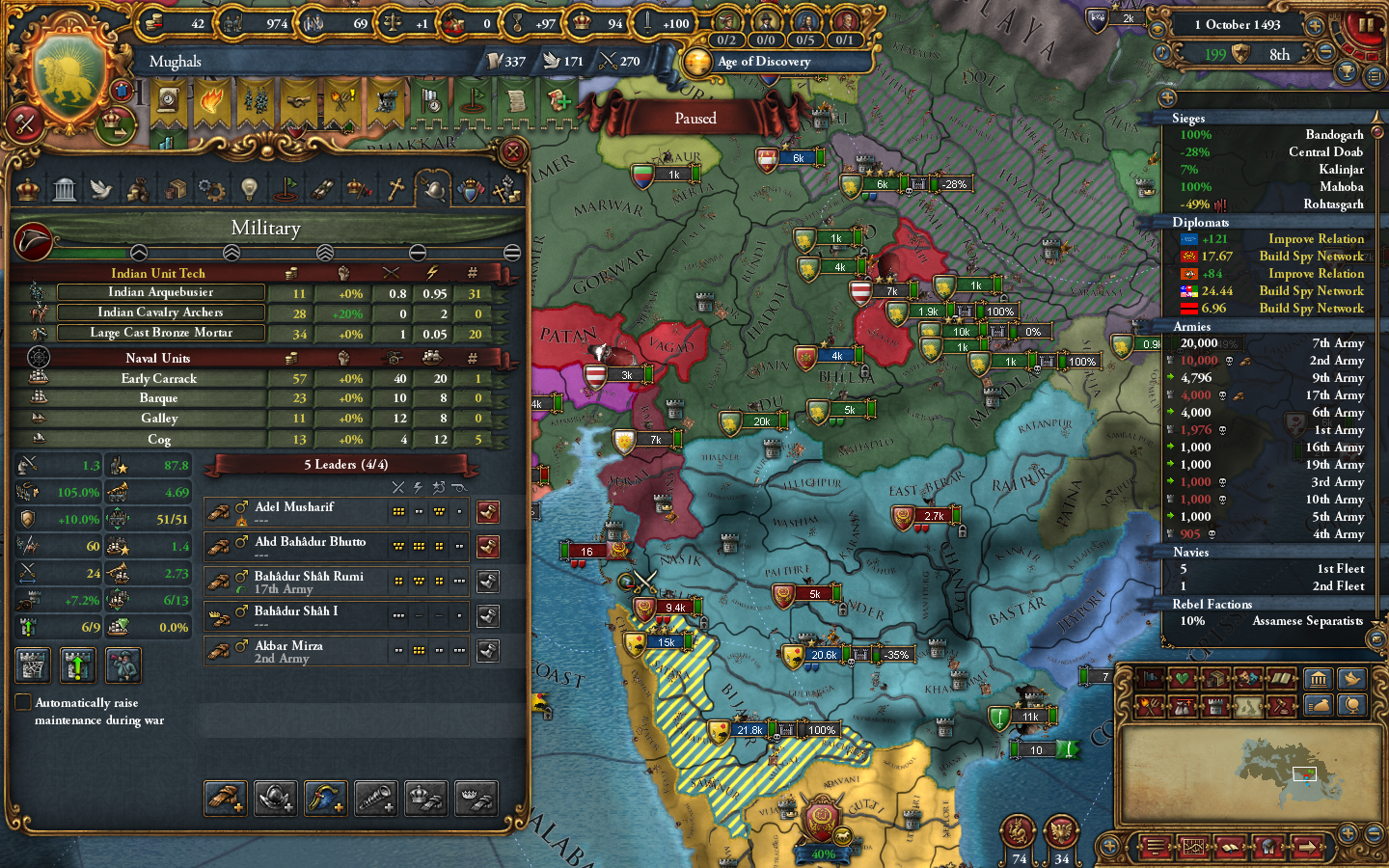Open the unit picker for Early Carrack

tap(158, 378)
